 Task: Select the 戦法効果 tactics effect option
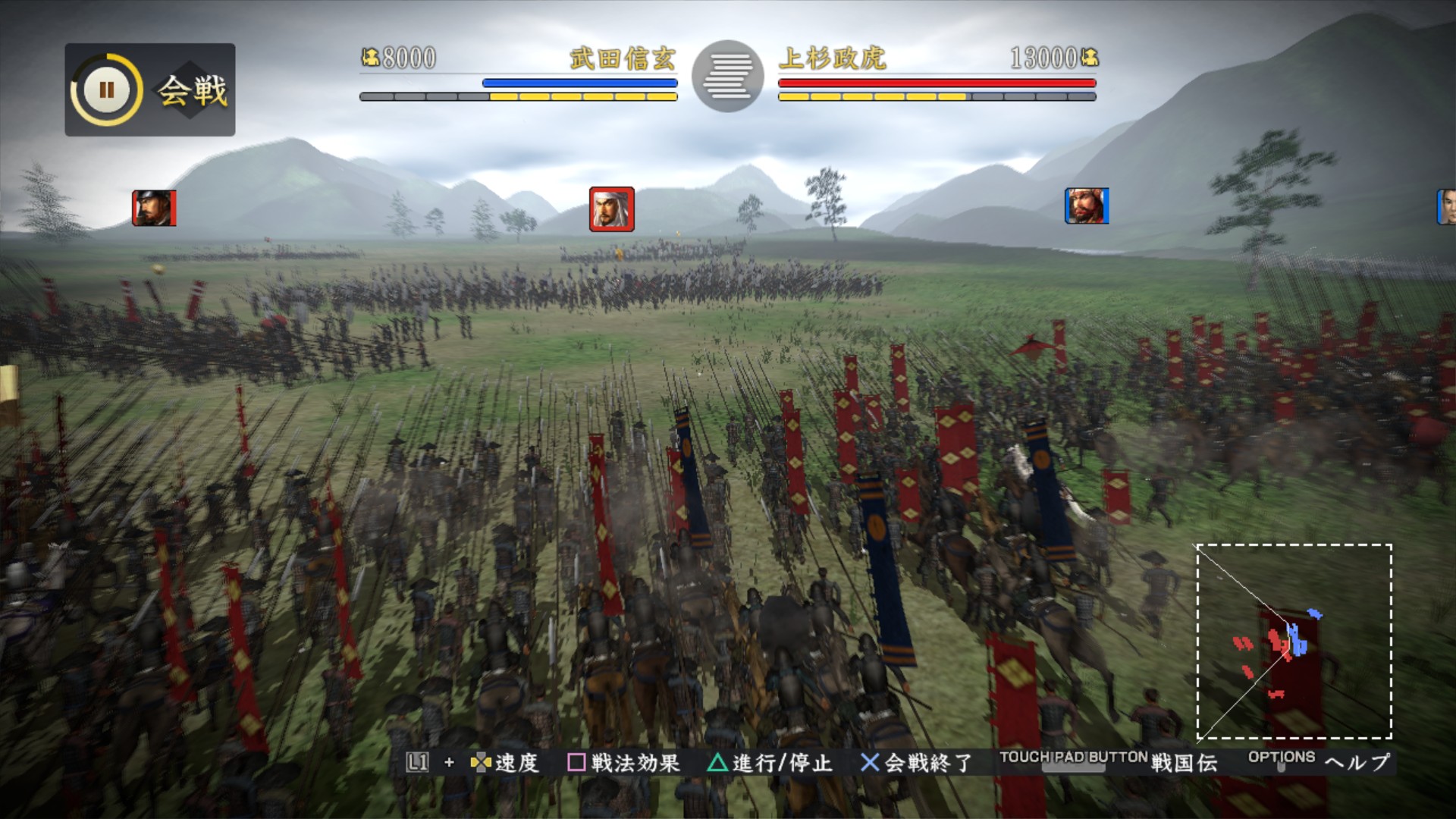coord(624,762)
